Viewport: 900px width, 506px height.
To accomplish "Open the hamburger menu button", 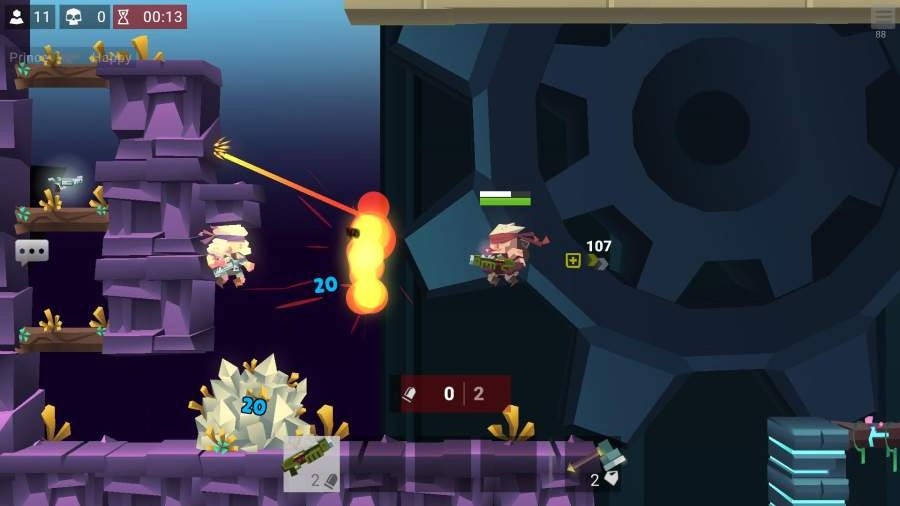I will pos(882,18).
